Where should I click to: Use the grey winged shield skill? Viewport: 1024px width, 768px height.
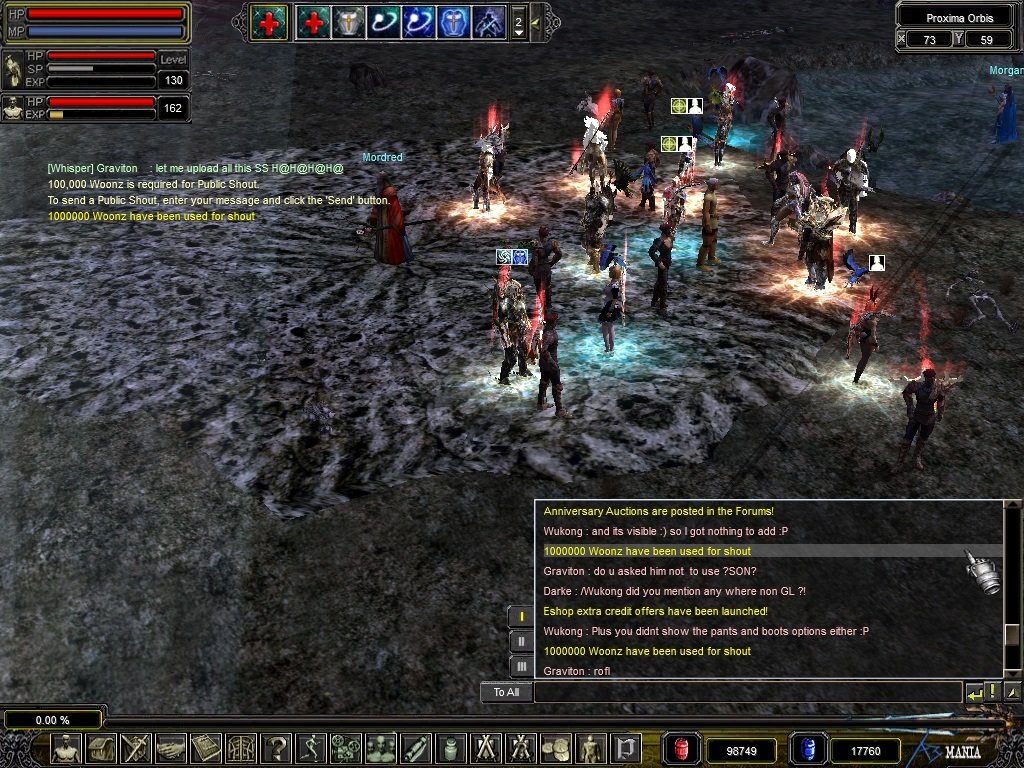(348, 22)
